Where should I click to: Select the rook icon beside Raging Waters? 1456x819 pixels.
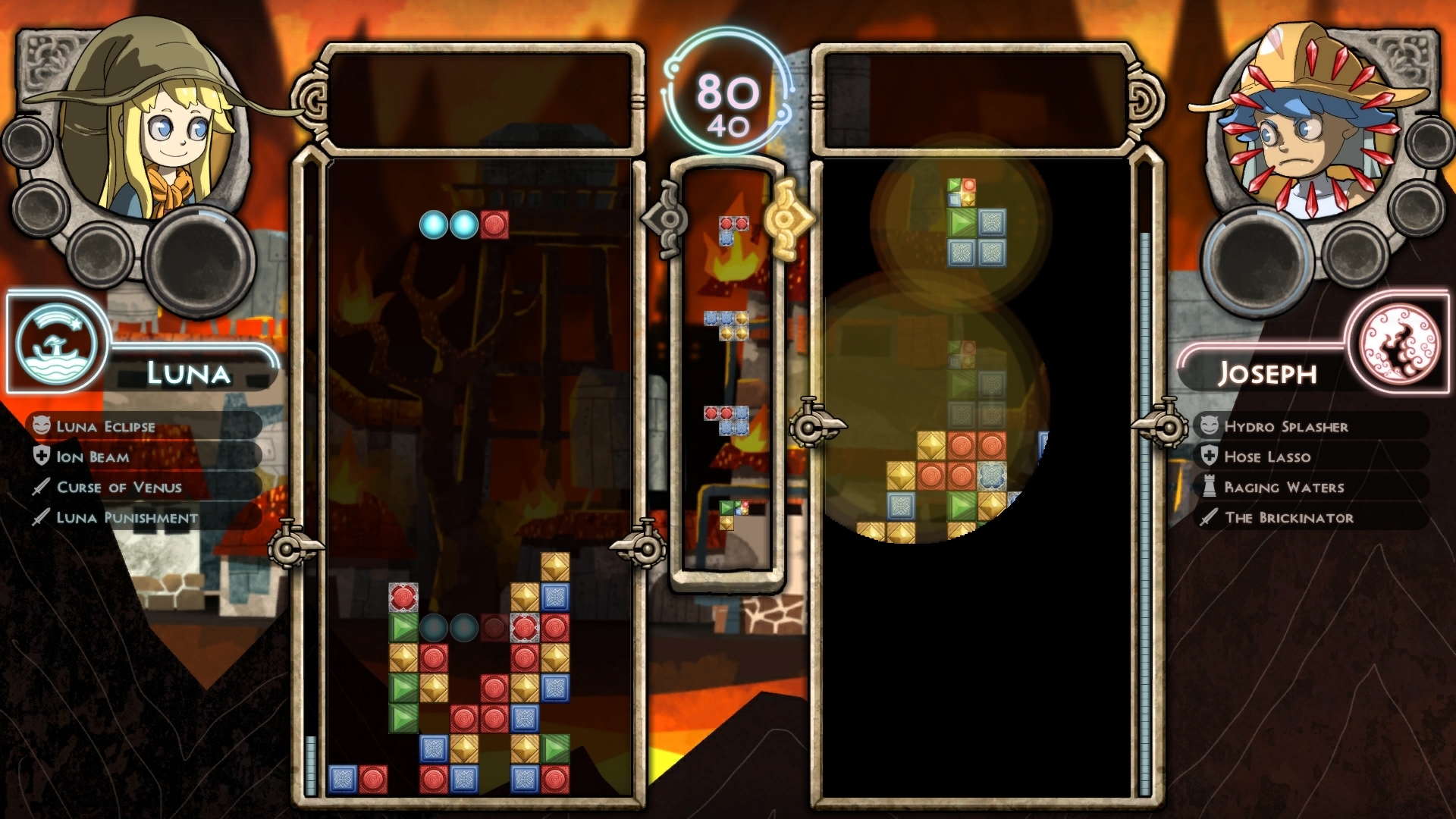click(1208, 488)
